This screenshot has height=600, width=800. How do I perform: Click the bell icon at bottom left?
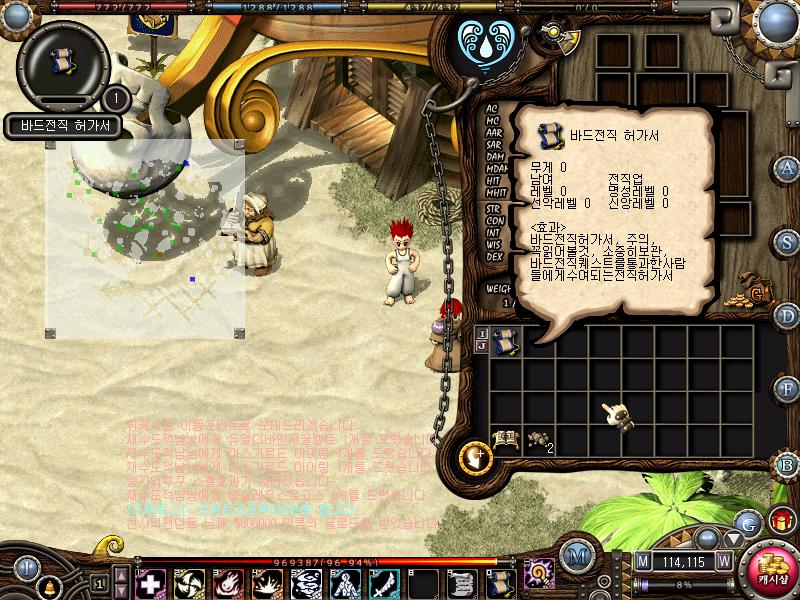click(50, 586)
